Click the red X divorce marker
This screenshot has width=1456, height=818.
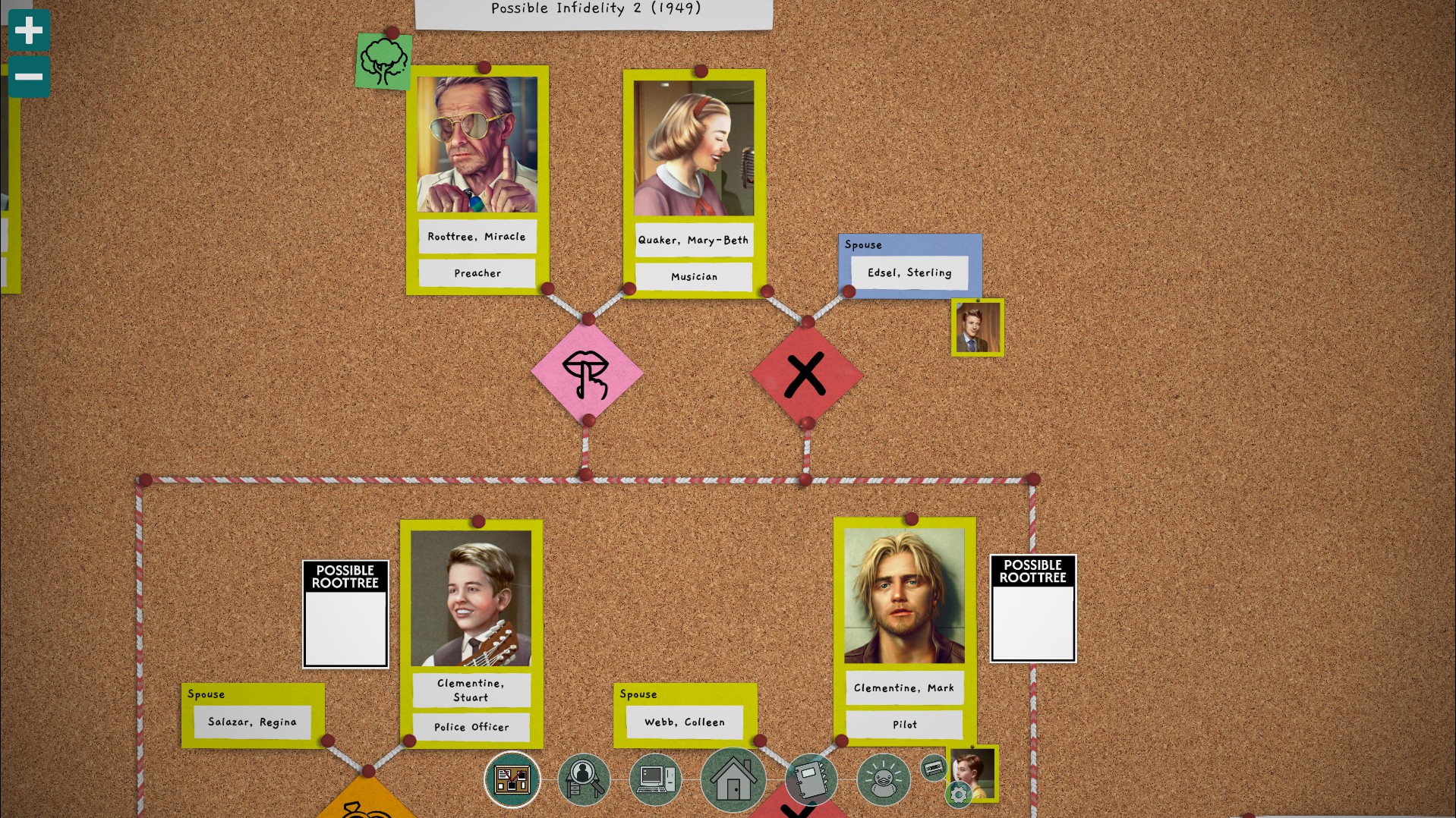pos(806,373)
